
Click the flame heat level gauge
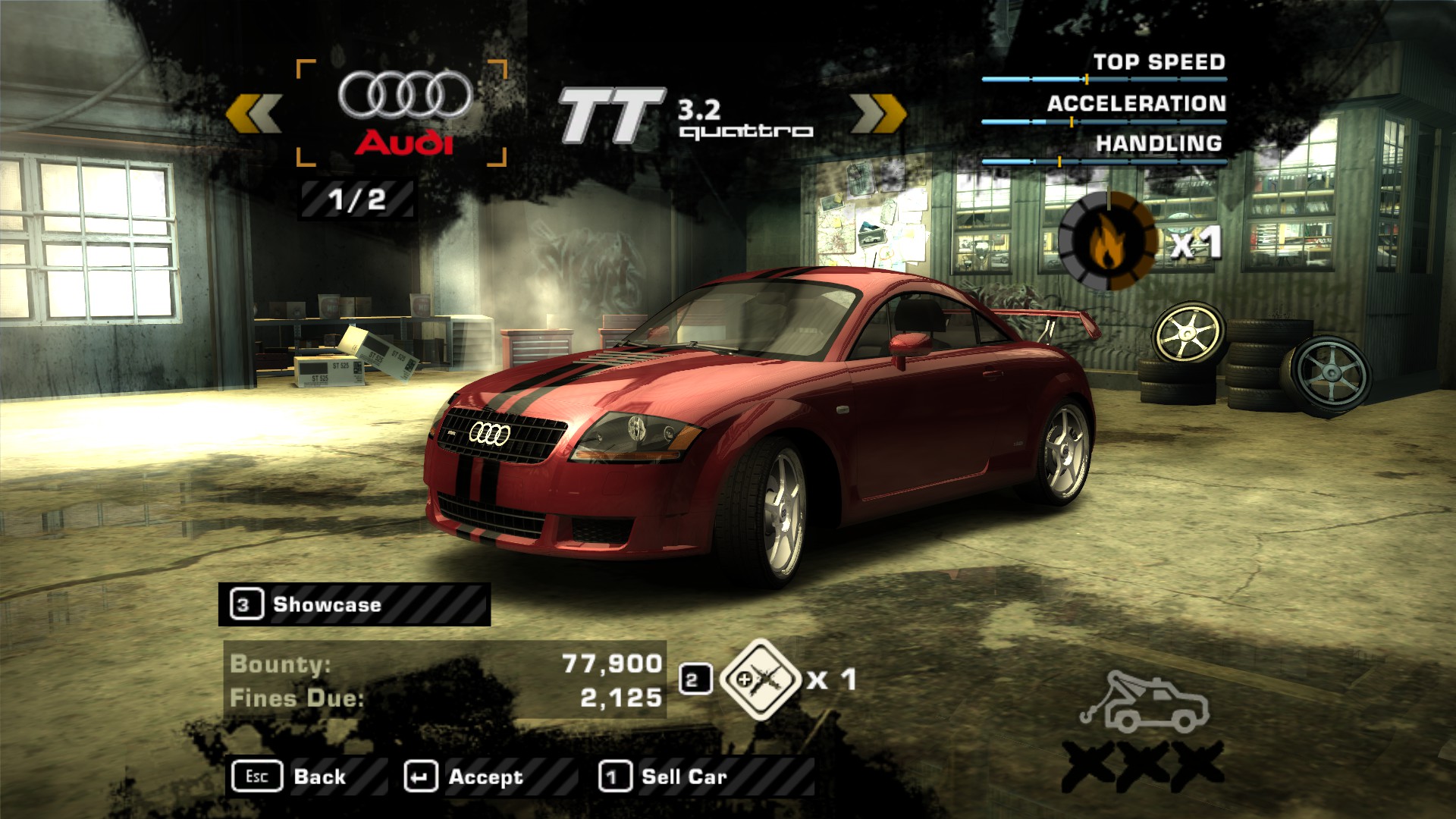(1108, 241)
